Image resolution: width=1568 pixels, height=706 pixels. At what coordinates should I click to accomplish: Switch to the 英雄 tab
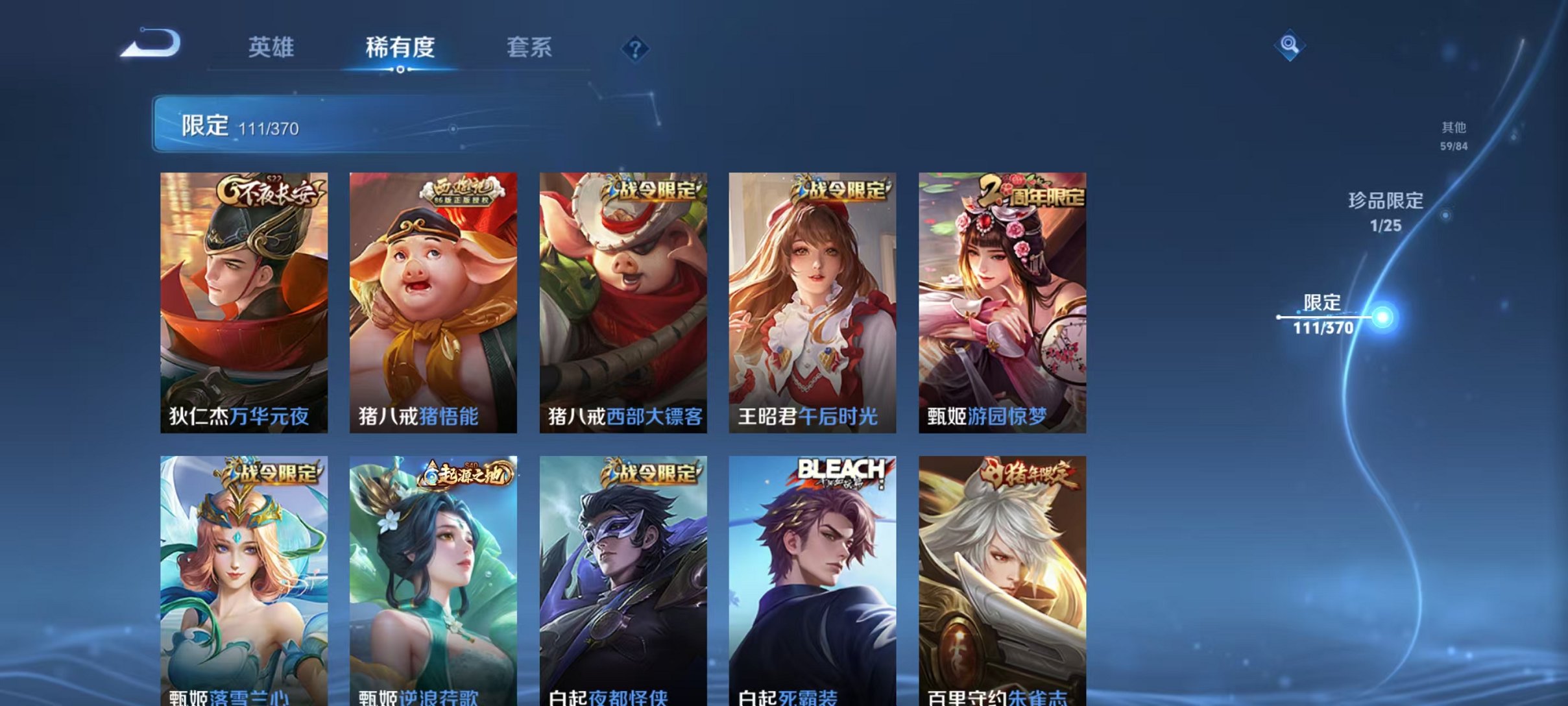tap(272, 47)
